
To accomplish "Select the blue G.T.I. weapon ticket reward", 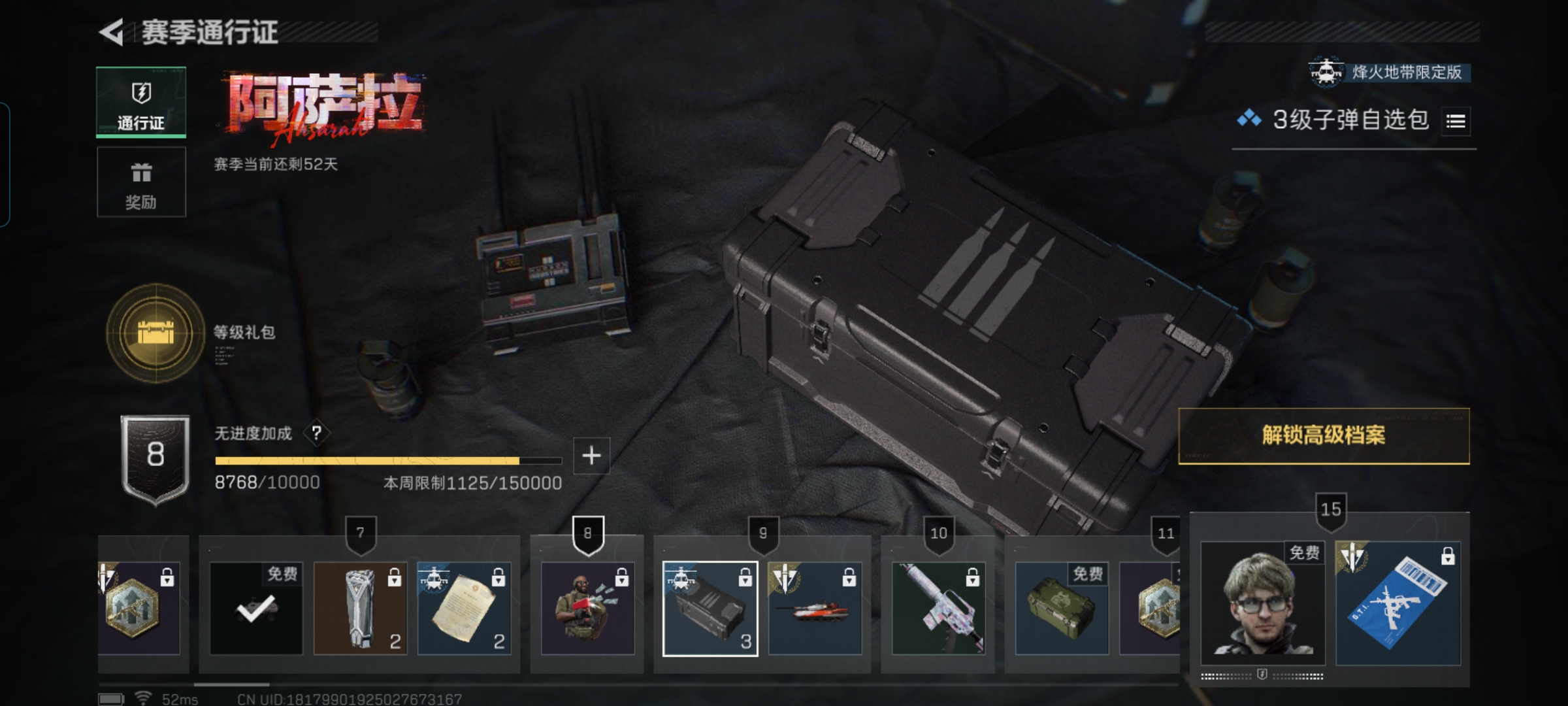I will (1398, 603).
